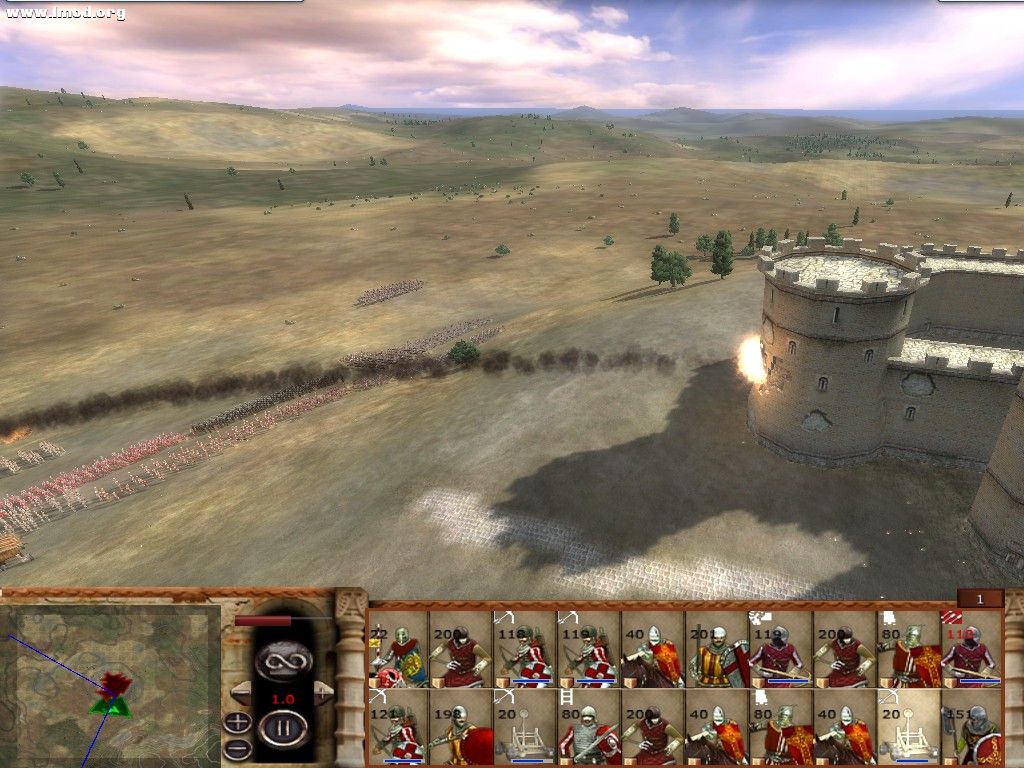Screen dimensions: 1024x768
Task: Open army group tab number 1
Action: pyautogui.click(x=980, y=598)
